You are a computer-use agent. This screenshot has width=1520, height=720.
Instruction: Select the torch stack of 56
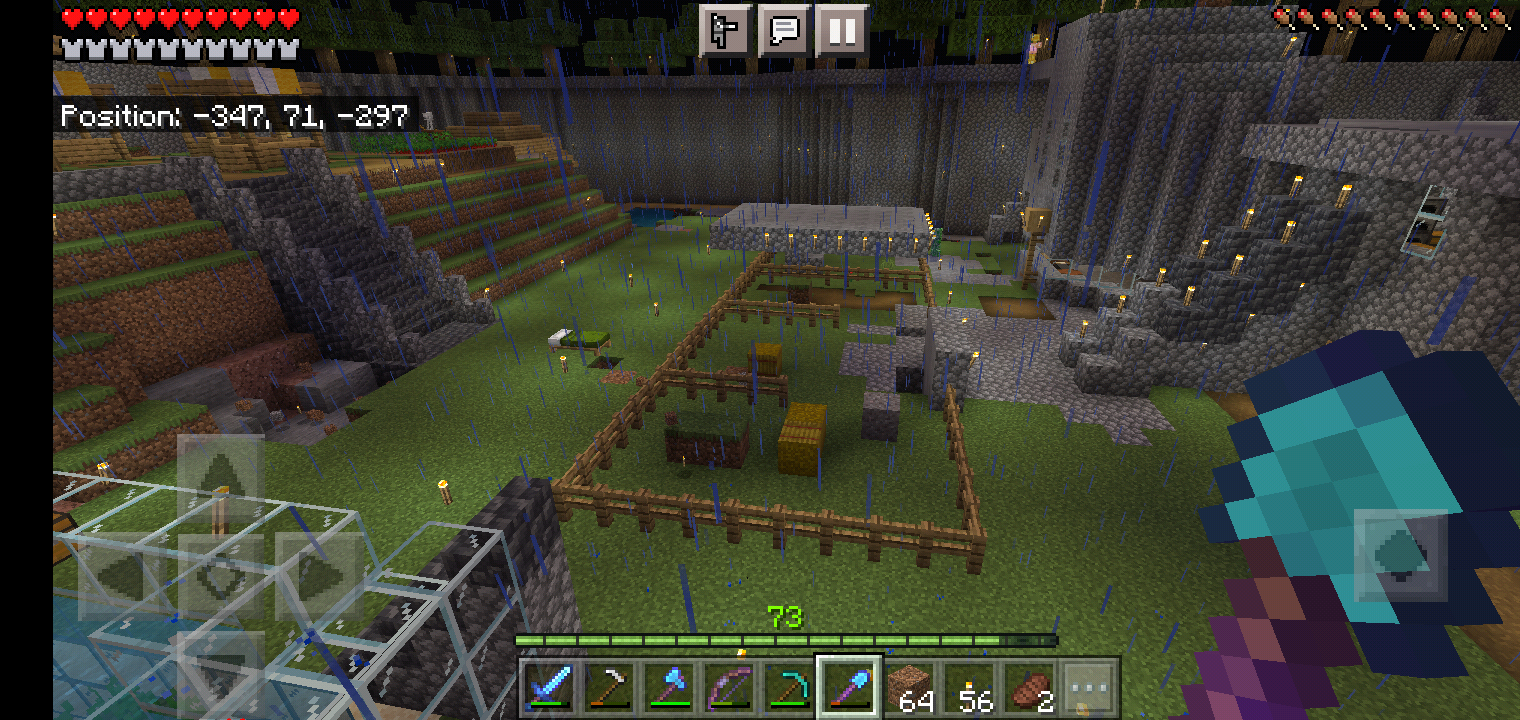970,687
